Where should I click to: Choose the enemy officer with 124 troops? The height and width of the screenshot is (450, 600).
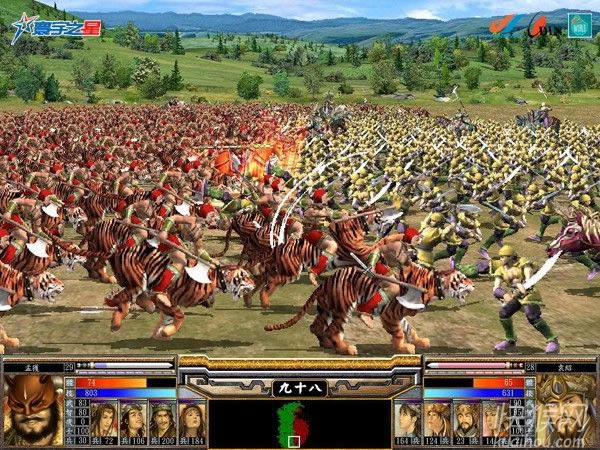tap(437, 418)
